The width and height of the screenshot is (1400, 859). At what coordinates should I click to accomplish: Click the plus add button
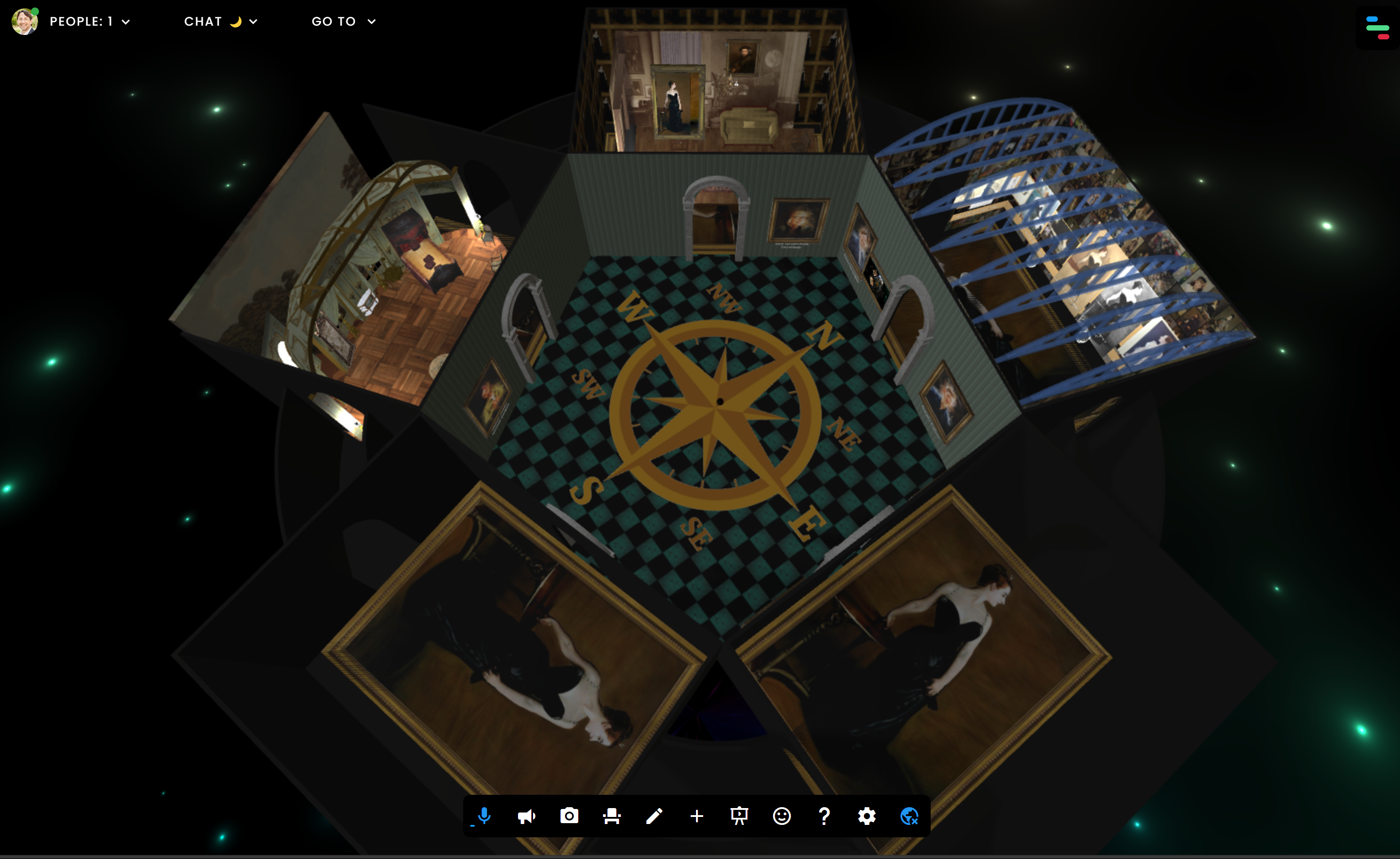click(696, 816)
